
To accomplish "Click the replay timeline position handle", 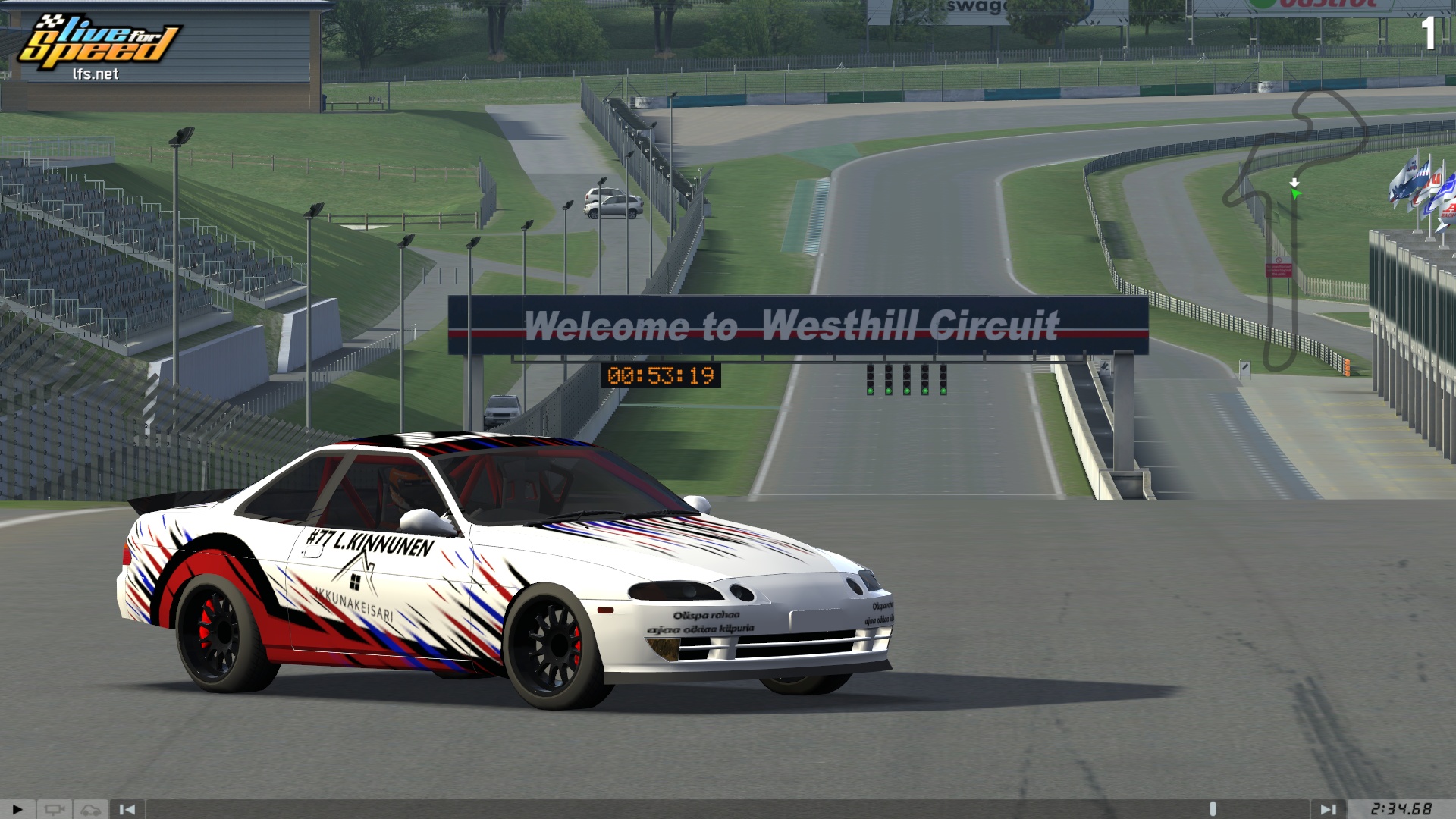I will 1213,809.
